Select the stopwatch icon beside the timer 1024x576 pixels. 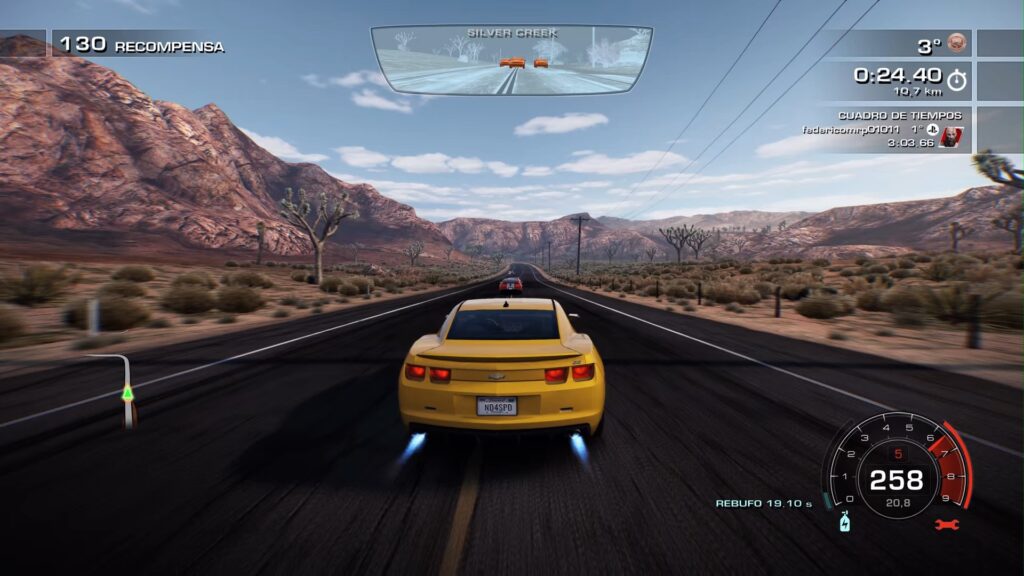(x=957, y=80)
